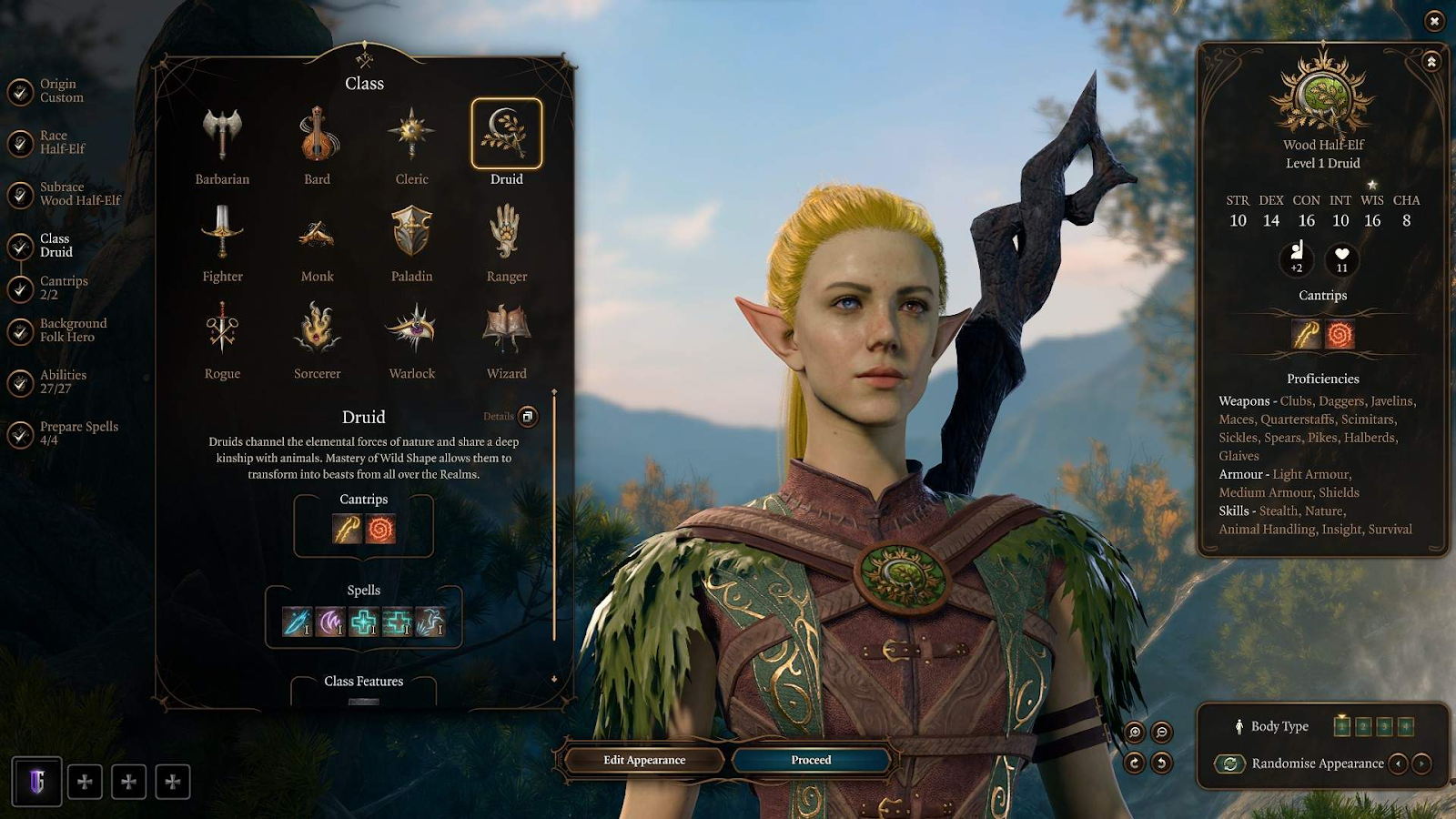The image size is (1456, 819).
Task: Choose the Bard class icon
Action: 317,136
